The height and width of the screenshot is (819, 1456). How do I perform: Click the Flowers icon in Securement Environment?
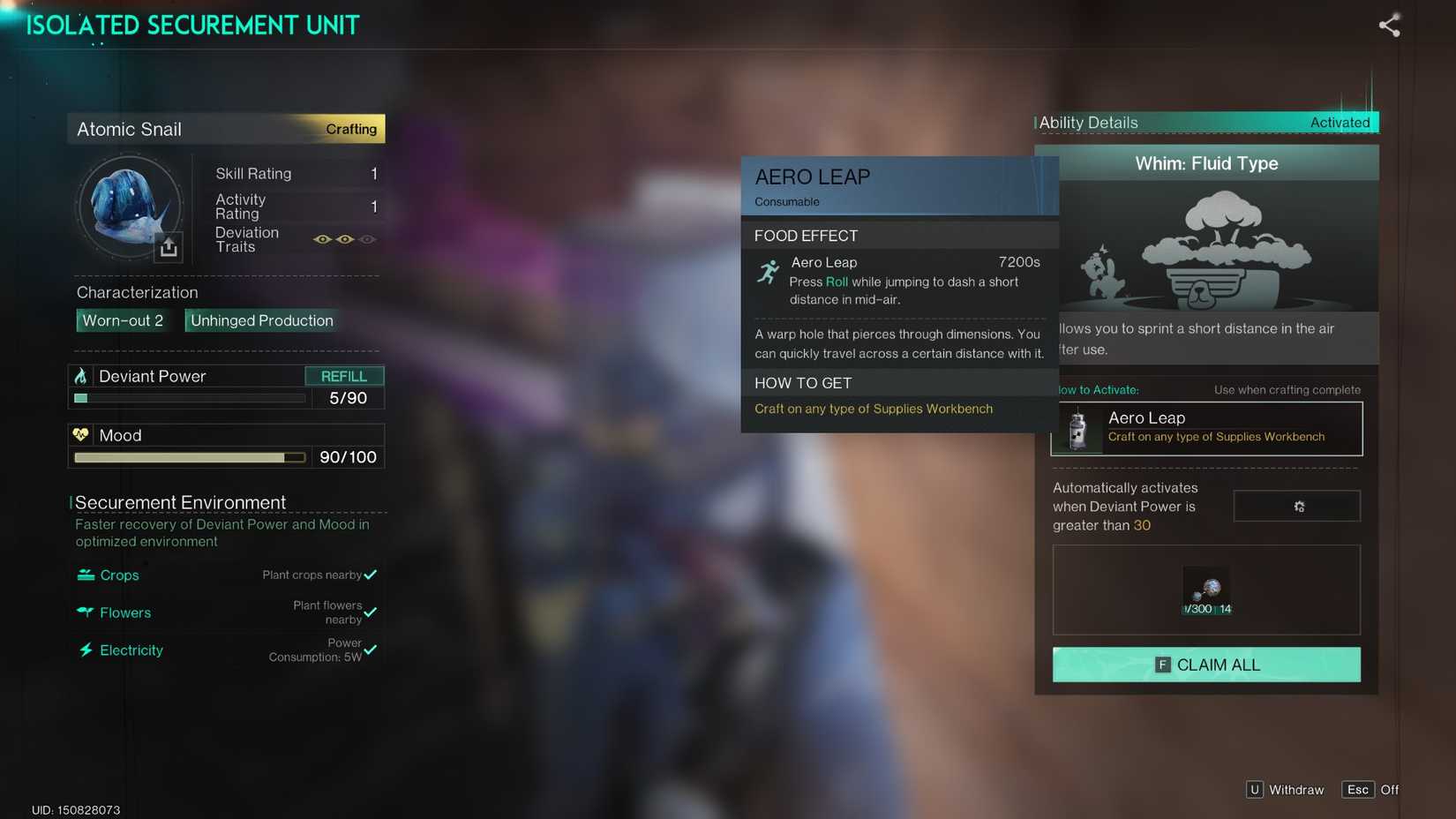[x=85, y=612]
